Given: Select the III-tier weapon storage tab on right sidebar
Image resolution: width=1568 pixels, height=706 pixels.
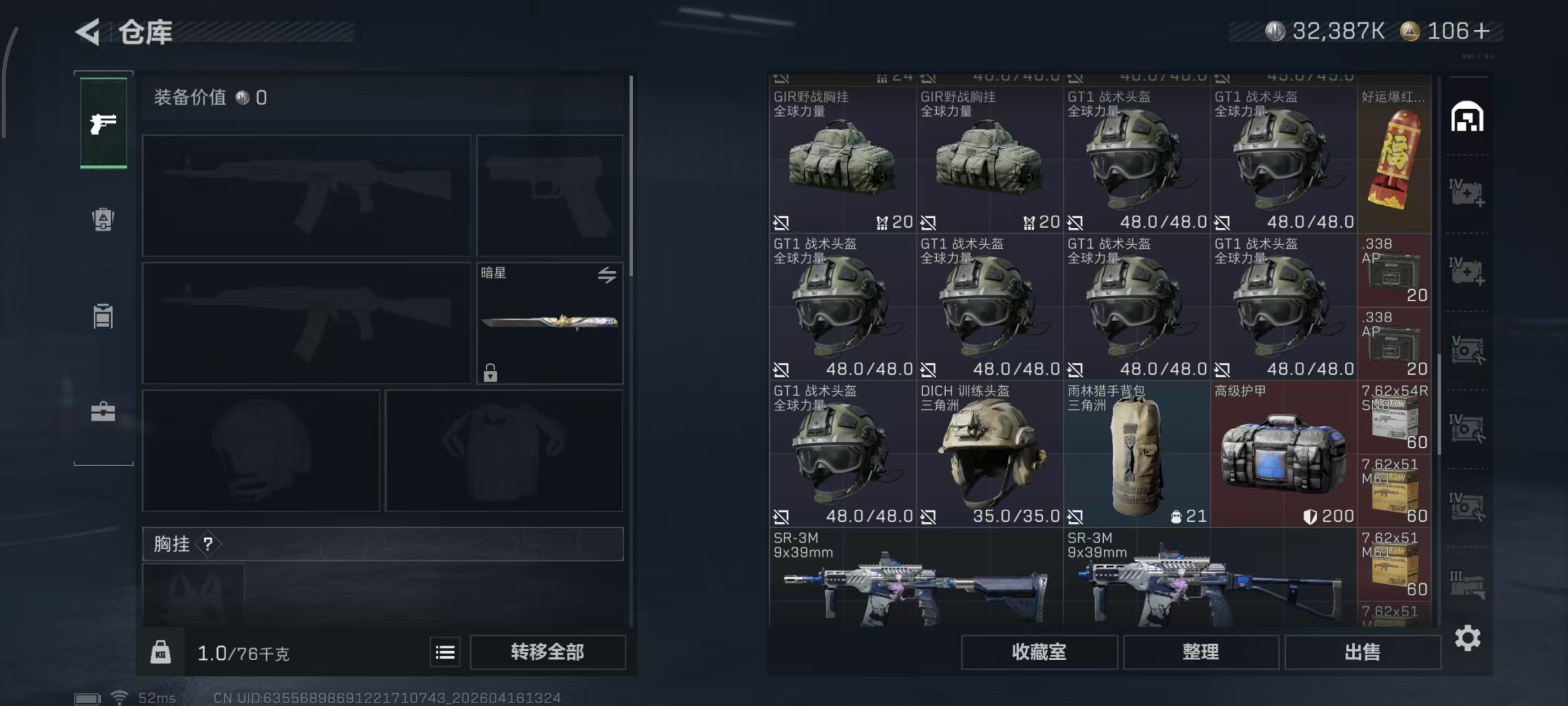Looking at the screenshot, I should tap(1467, 585).
